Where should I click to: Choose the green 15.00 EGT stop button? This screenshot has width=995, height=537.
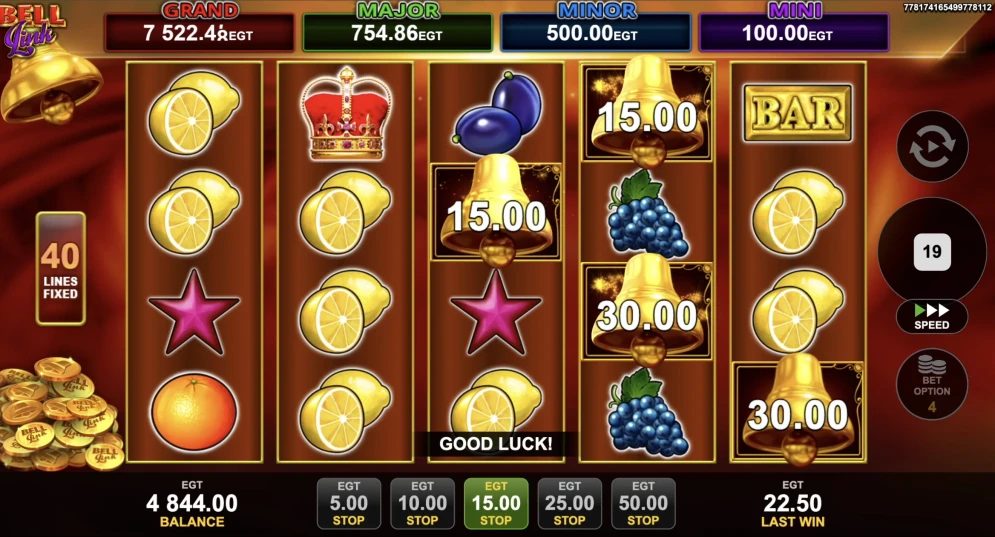pyautogui.click(x=496, y=503)
